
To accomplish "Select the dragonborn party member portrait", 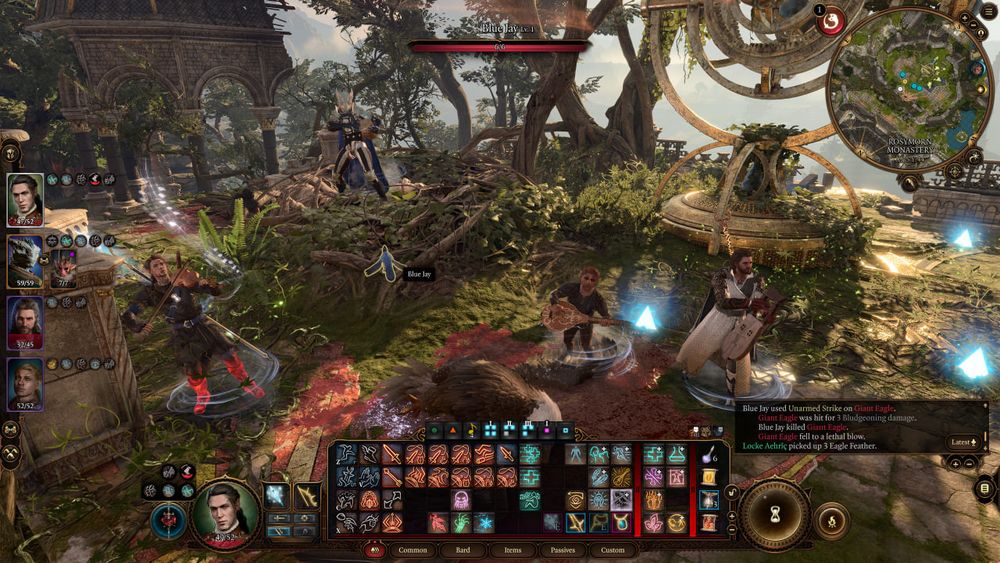I will (25, 260).
